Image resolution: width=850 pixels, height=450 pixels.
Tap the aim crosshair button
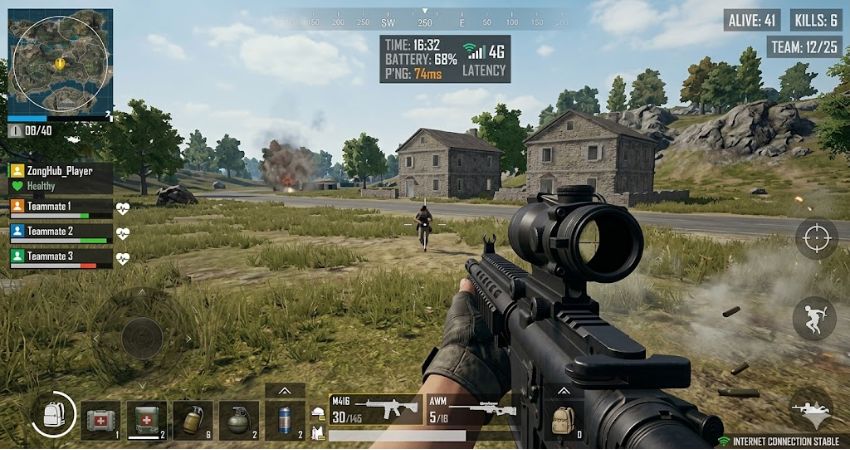(816, 238)
